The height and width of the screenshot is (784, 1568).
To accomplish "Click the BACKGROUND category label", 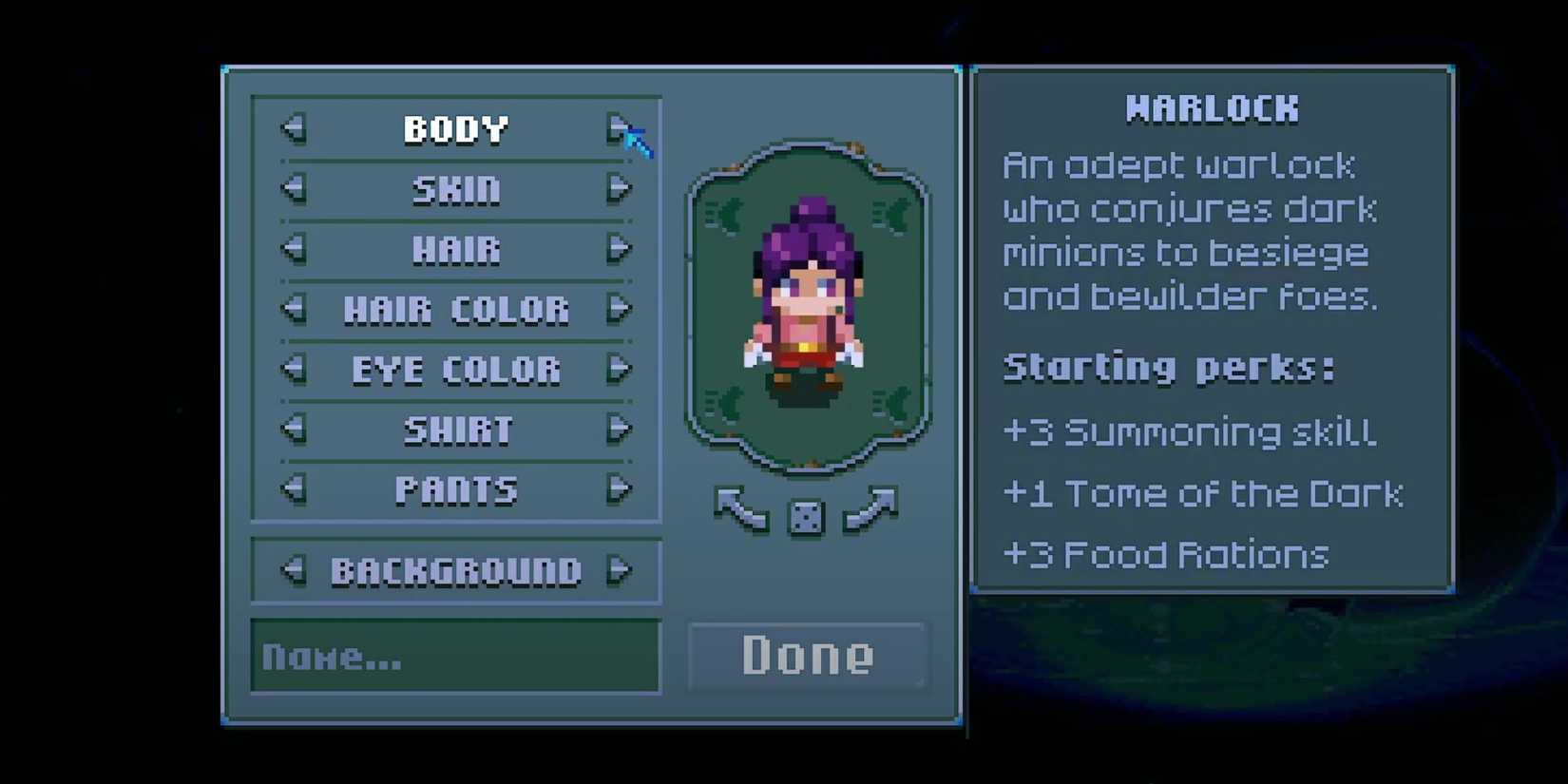I will coord(456,570).
